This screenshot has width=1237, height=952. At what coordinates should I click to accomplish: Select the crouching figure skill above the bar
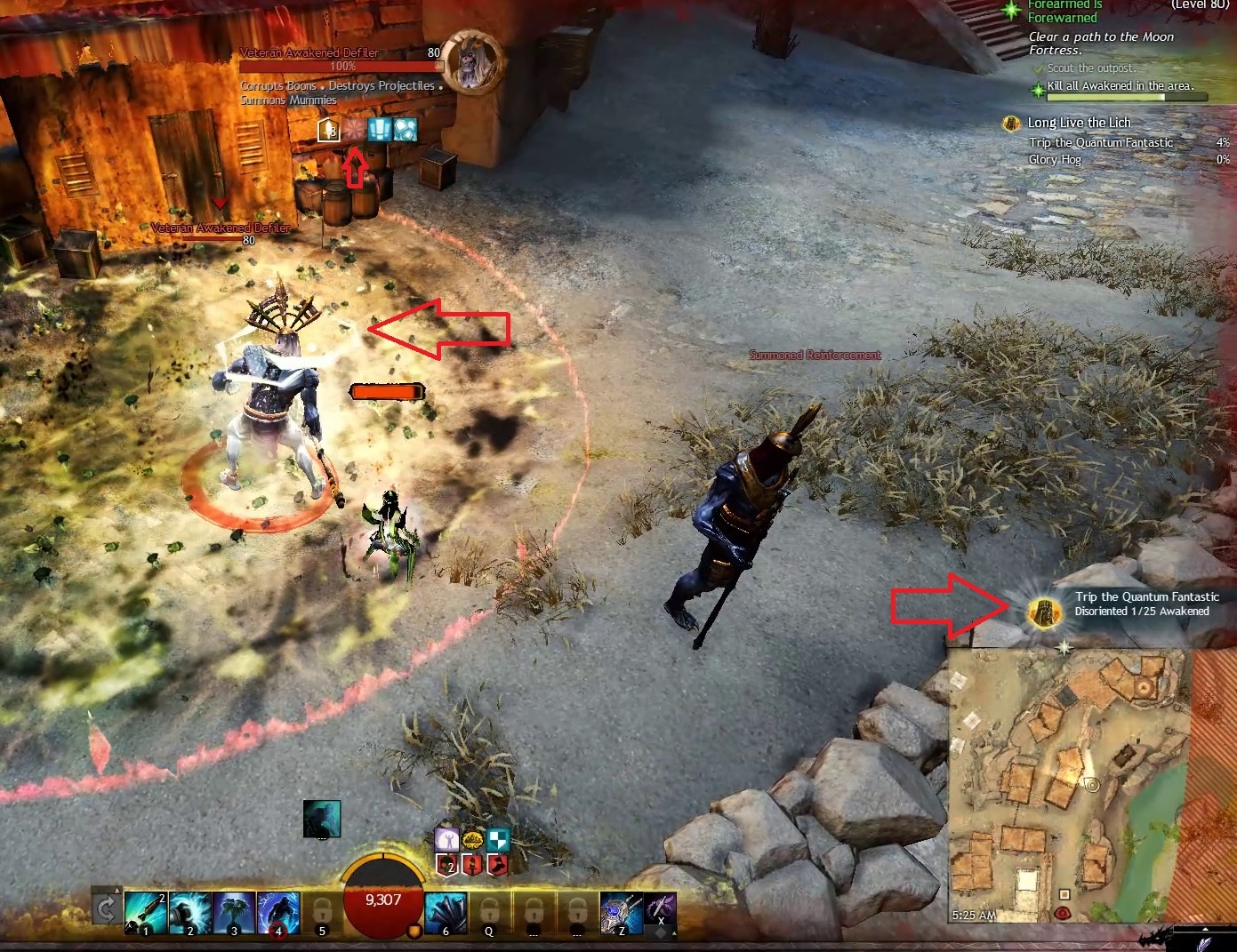[x=321, y=819]
